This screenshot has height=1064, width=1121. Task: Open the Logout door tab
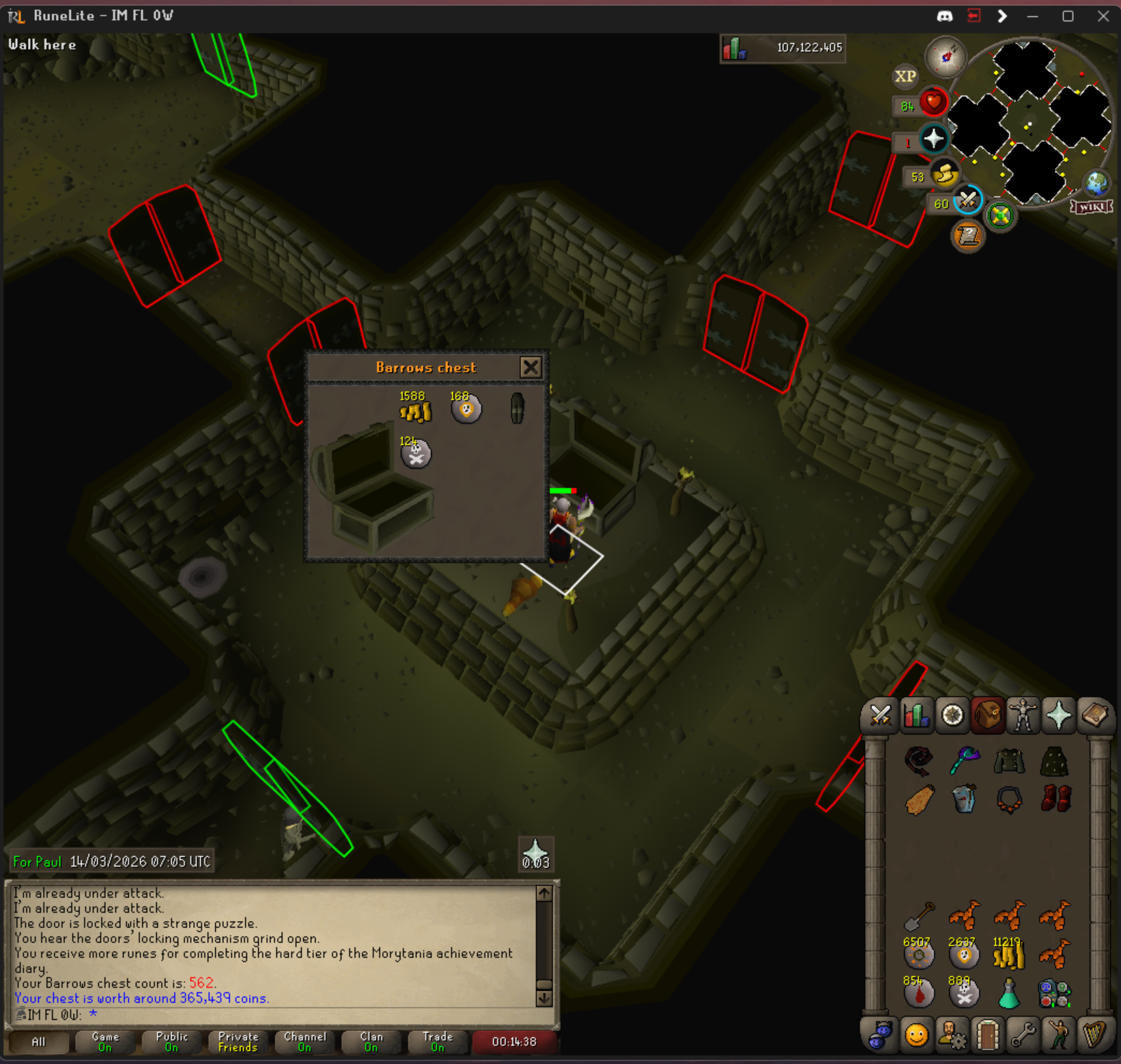pyautogui.click(x=987, y=1035)
